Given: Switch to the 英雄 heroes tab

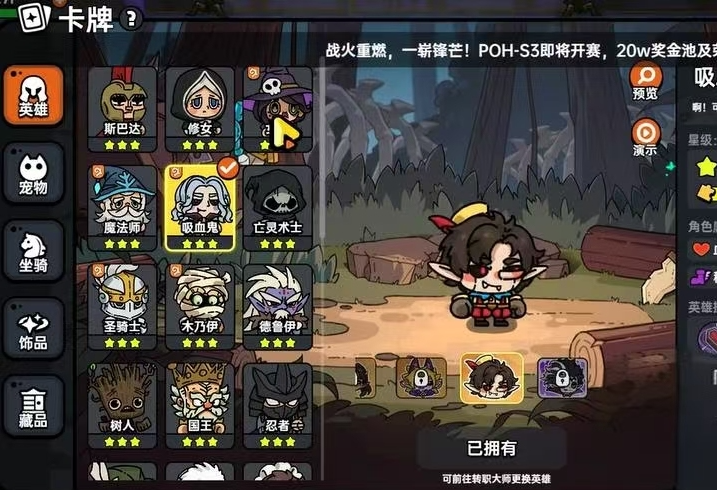Looking at the screenshot, I should (x=32, y=95).
